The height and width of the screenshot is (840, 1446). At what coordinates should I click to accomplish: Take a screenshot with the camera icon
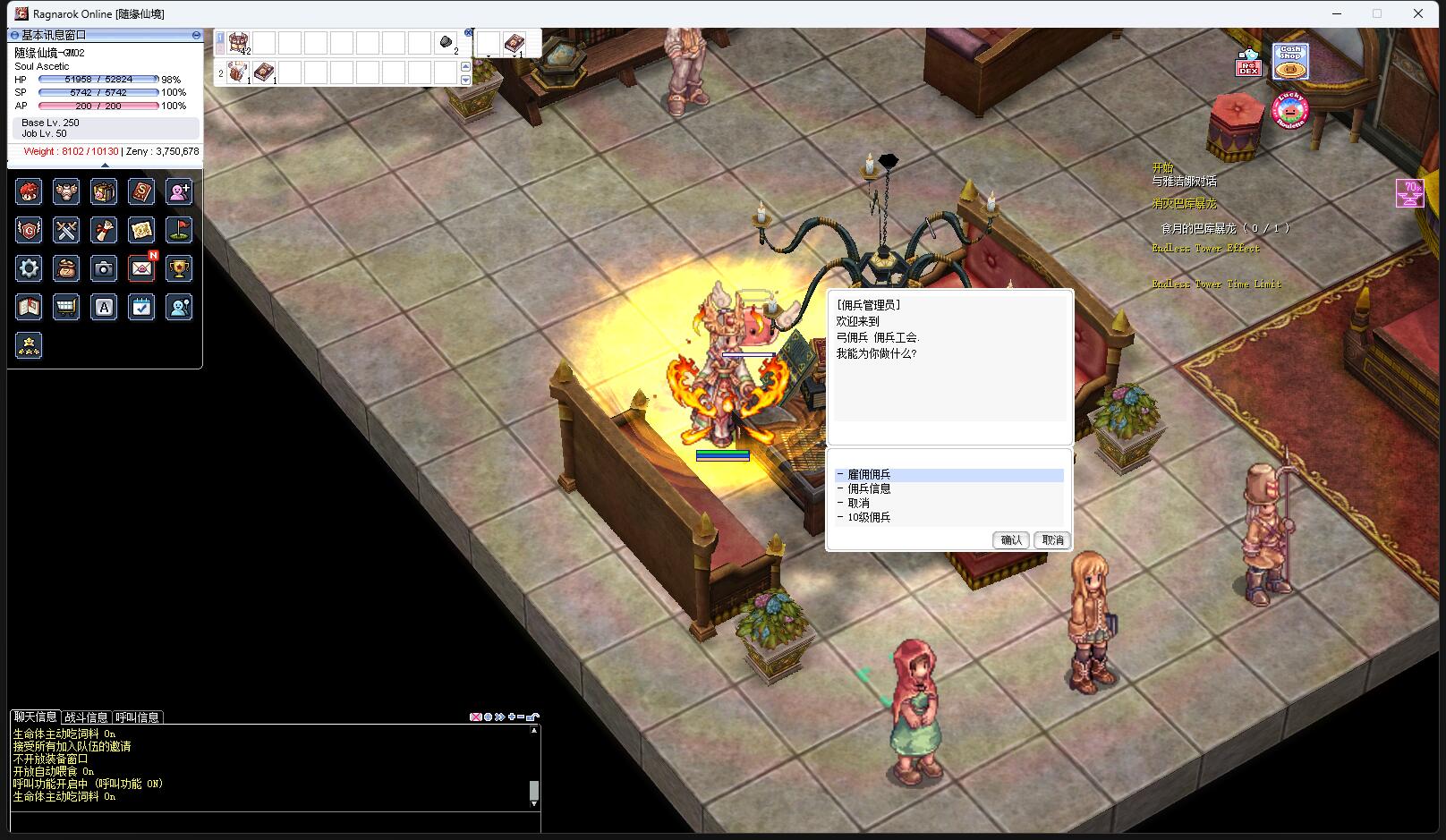click(104, 268)
